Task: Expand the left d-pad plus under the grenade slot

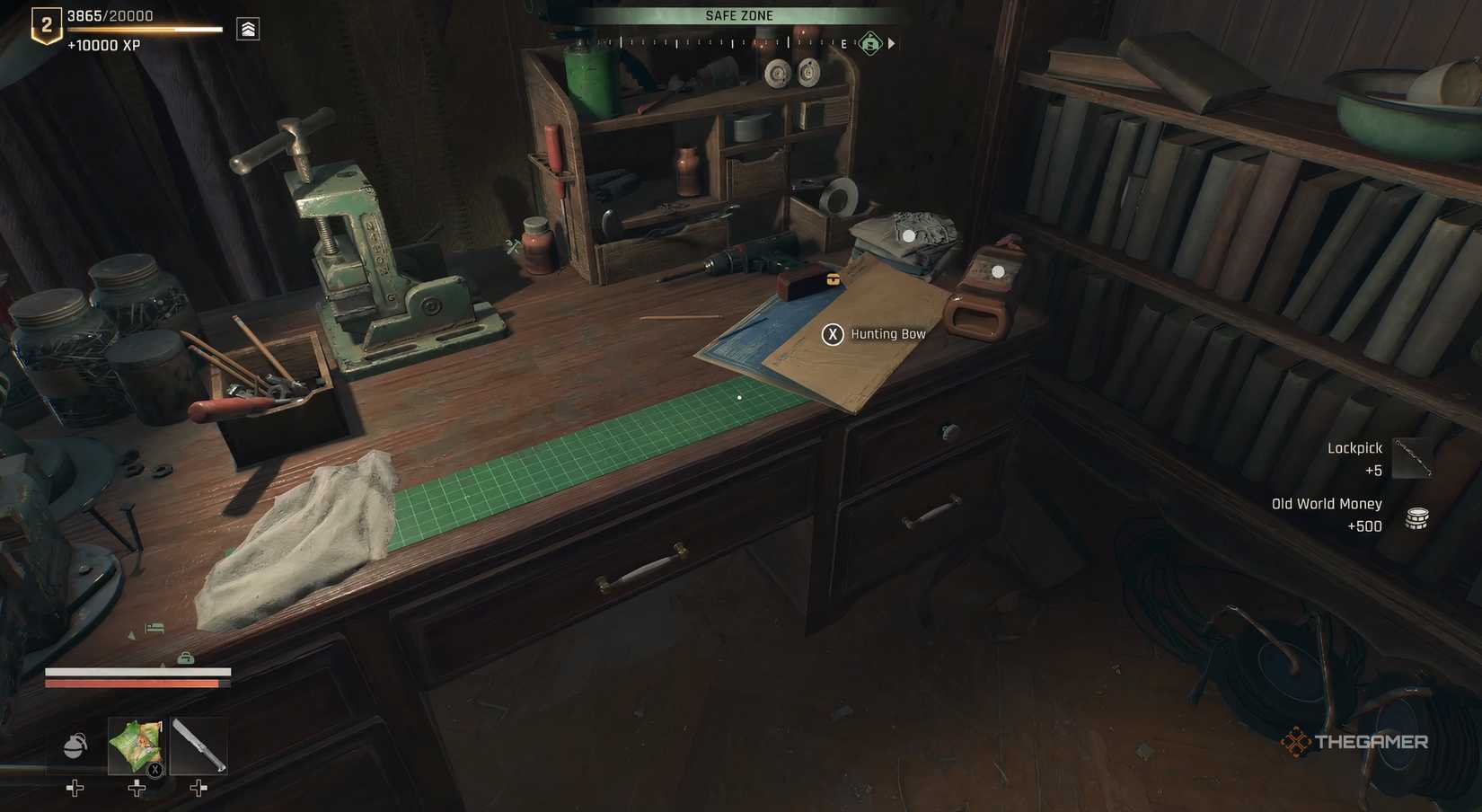Action: click(x=74, y=789)
